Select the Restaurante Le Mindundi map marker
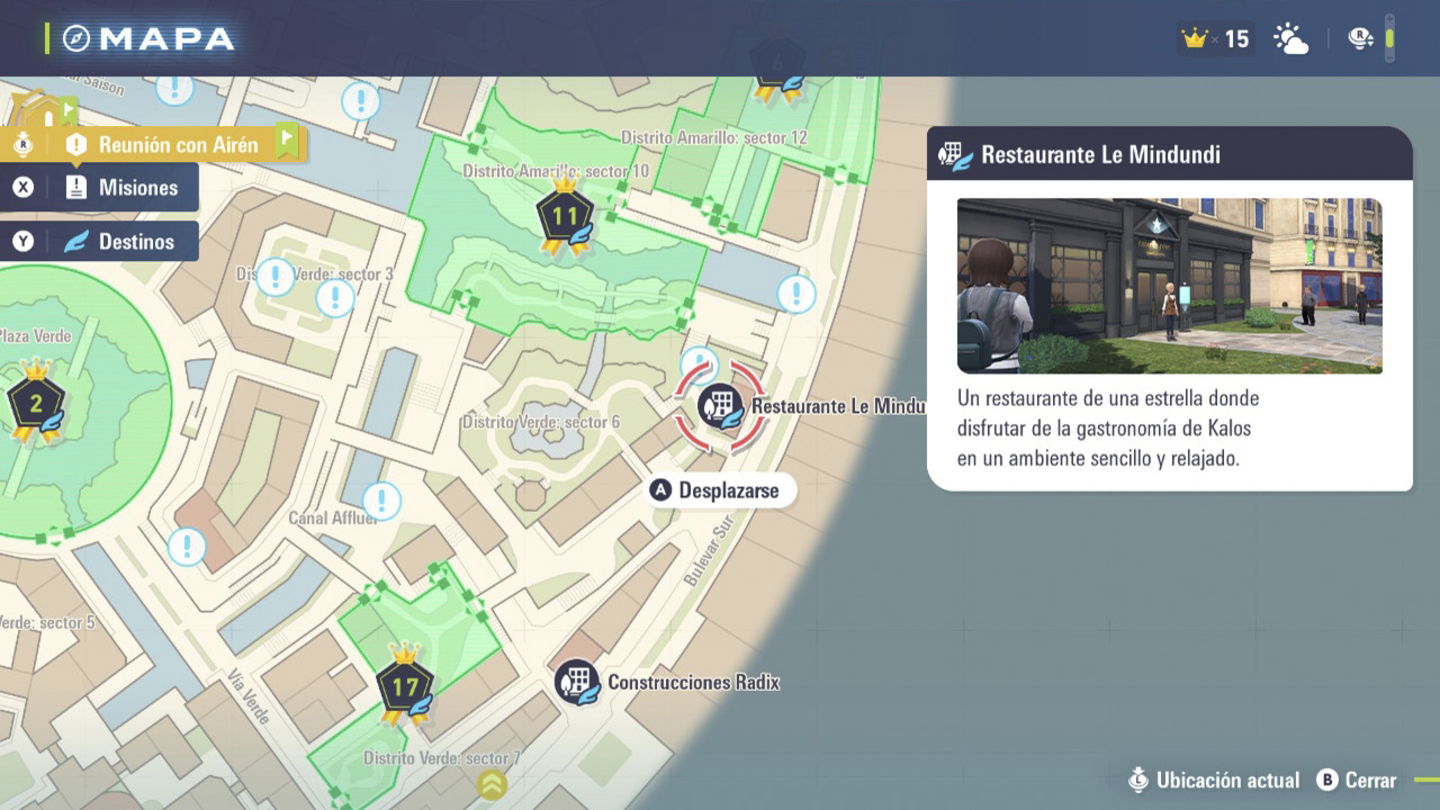The width and height of the screenshot is (1440, 810). 720,407
